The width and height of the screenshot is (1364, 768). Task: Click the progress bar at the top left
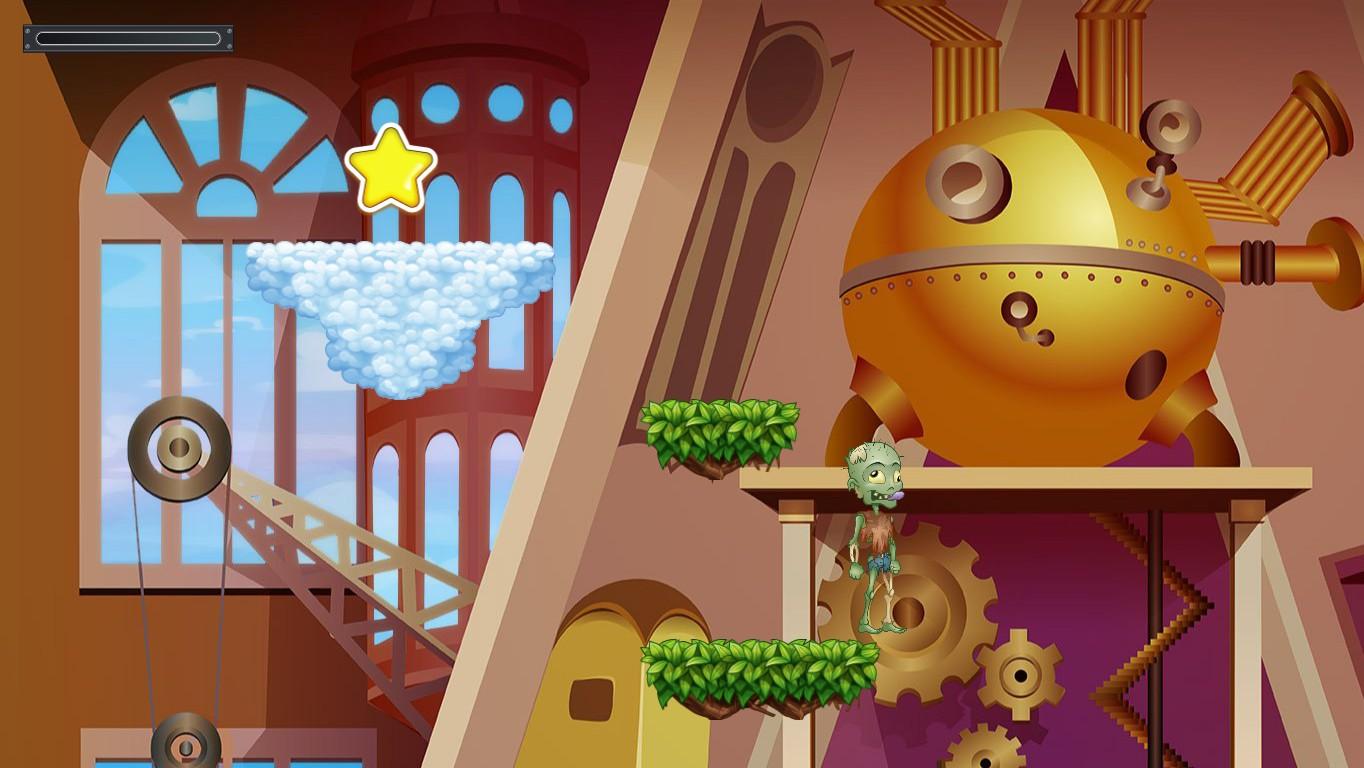tap(128, 38)
